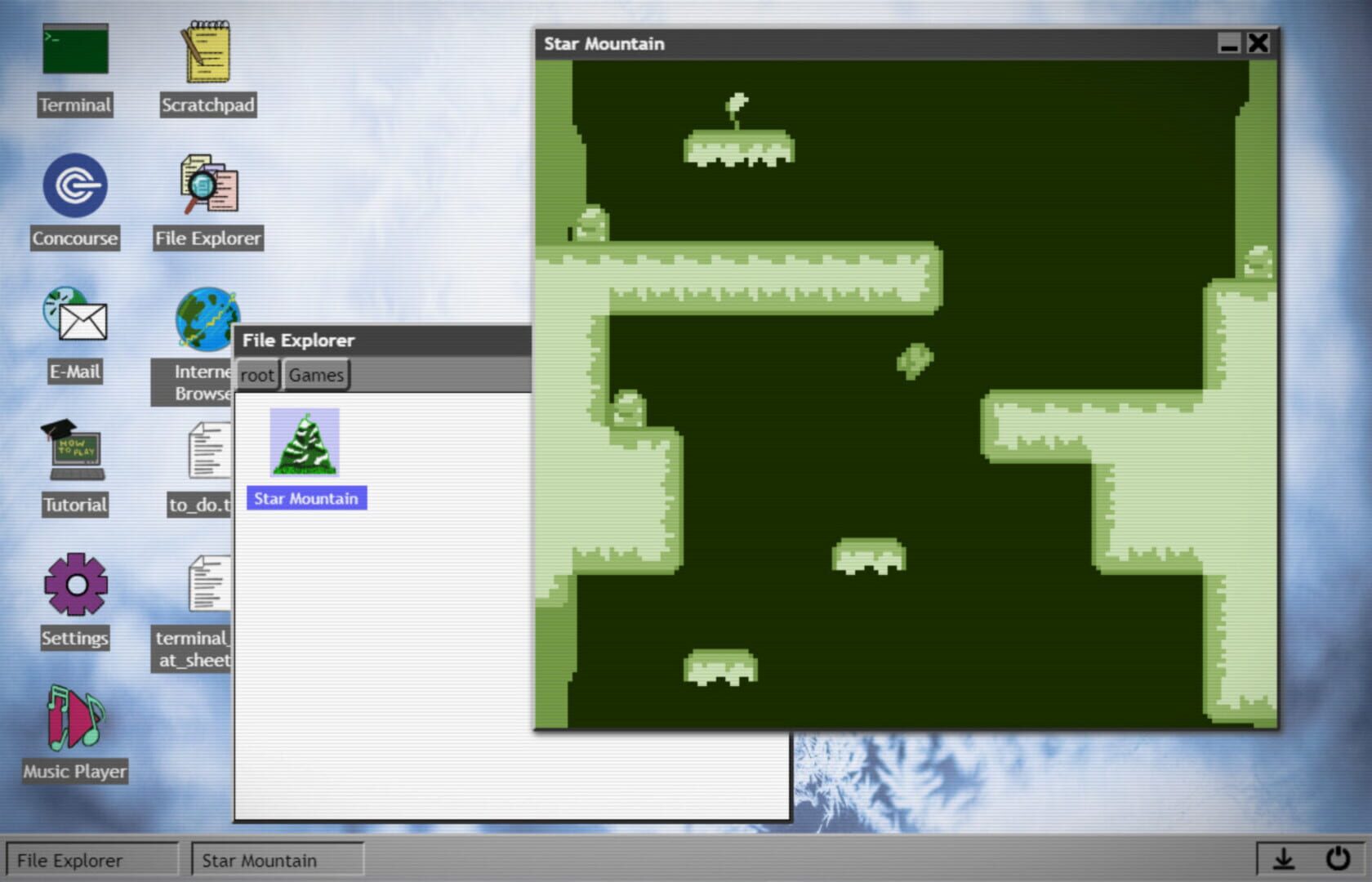The height and width of the screenshot is (882, 1372).
Task: Open the Scratchpad app
Action: pos(207,51)
